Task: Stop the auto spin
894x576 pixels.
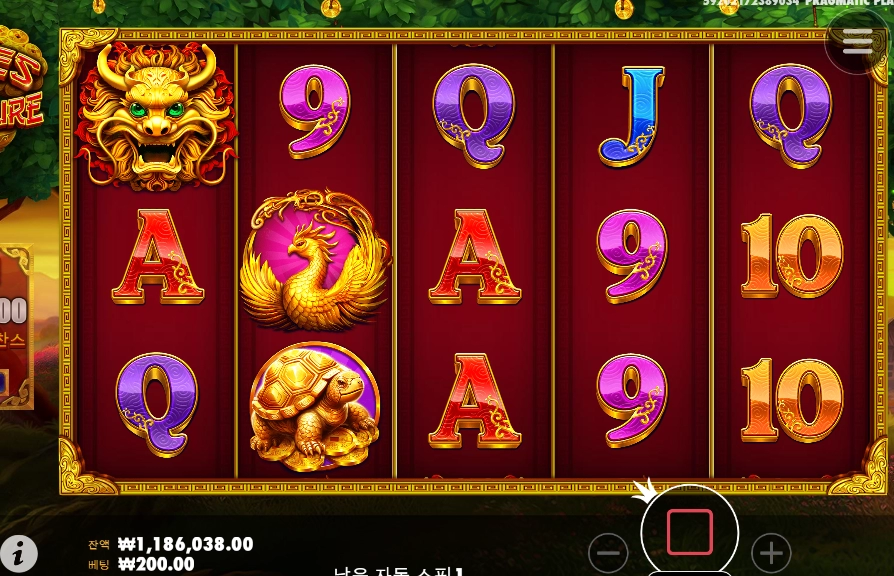Action: pyautogui.click(x=689, y=532)
